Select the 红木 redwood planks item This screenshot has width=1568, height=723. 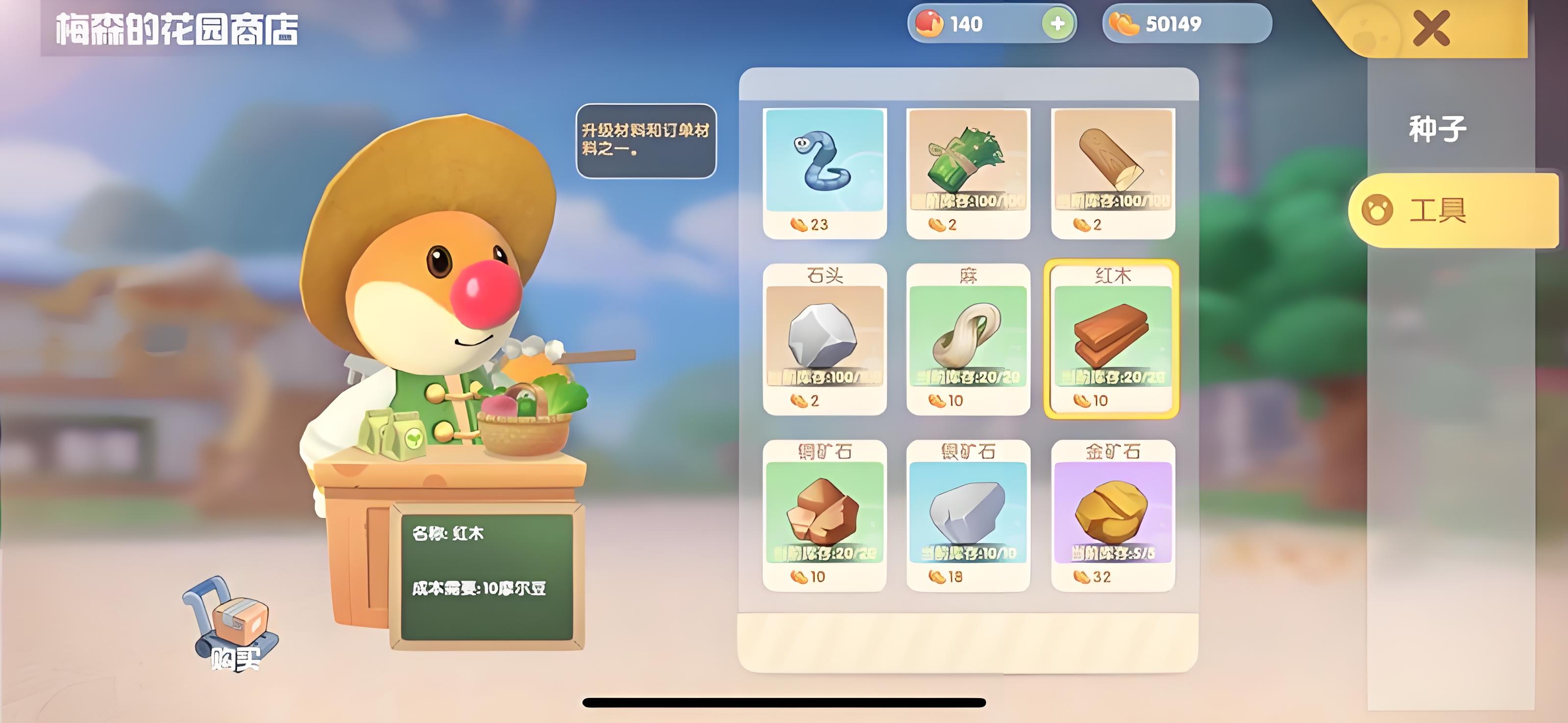(x=1111, y=339)
